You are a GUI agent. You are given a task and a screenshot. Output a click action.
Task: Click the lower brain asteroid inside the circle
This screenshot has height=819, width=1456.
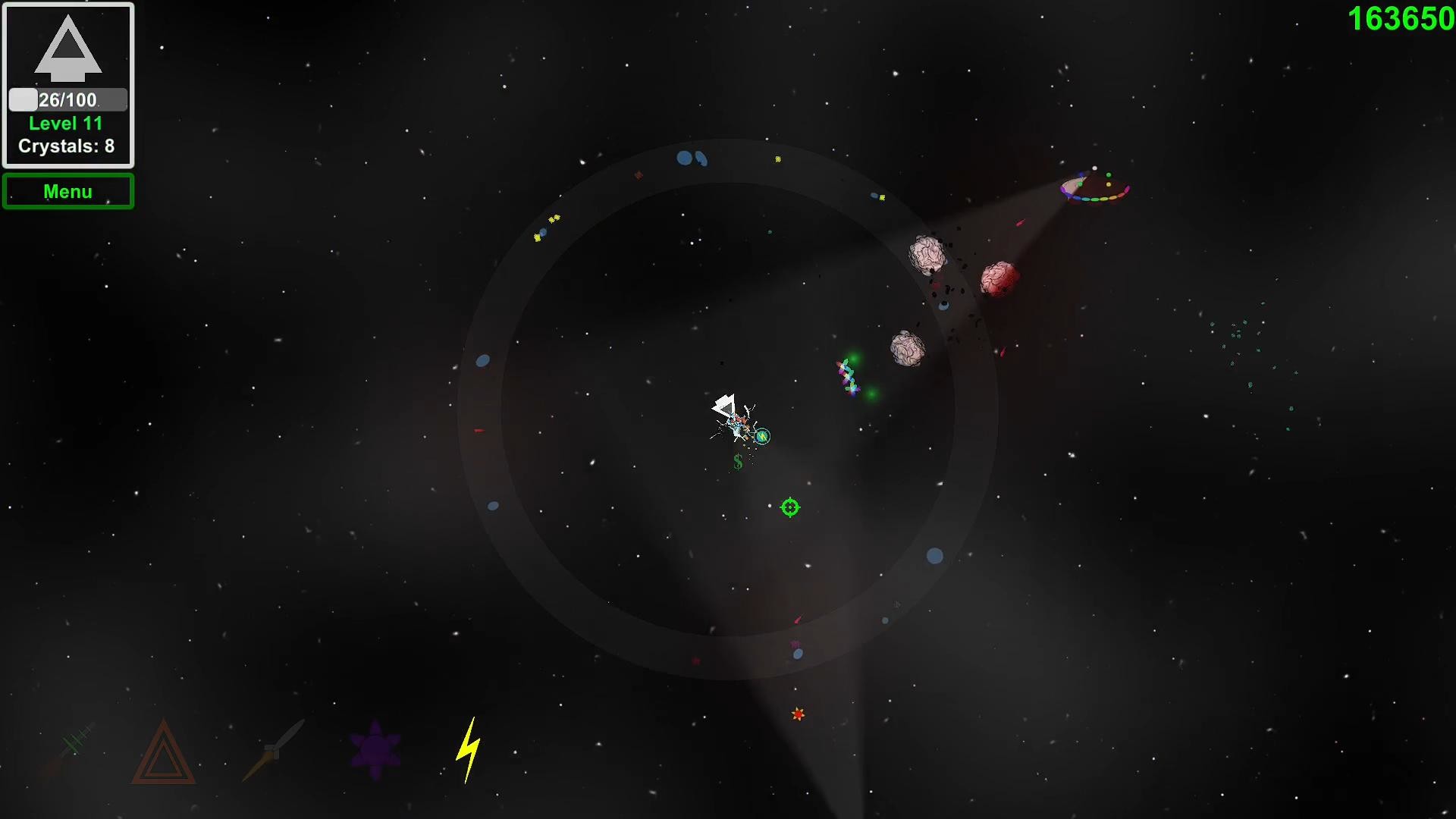coord(907,349)
